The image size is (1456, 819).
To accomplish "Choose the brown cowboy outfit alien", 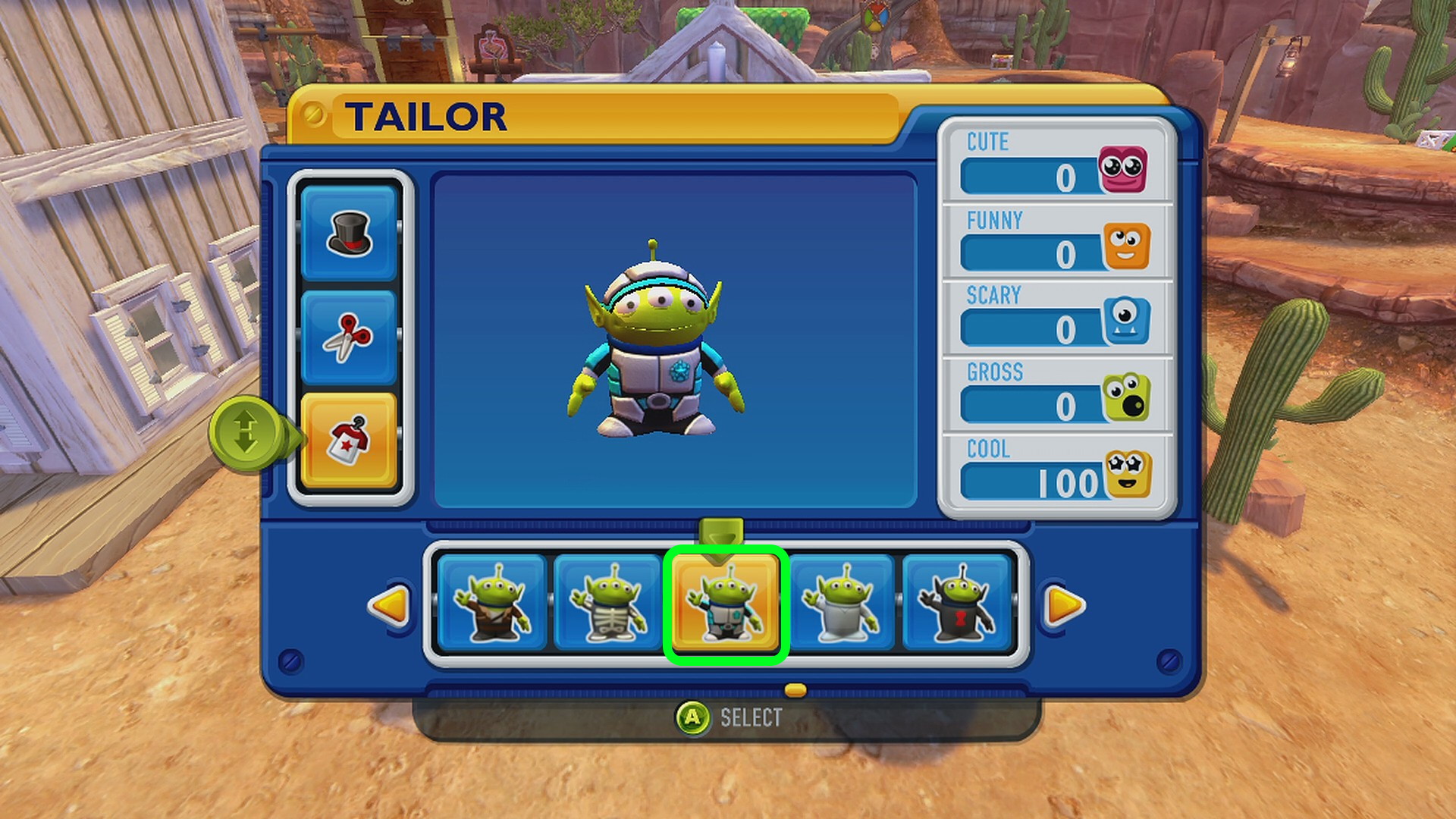I will pyautogui.click(x=492, y=604).
